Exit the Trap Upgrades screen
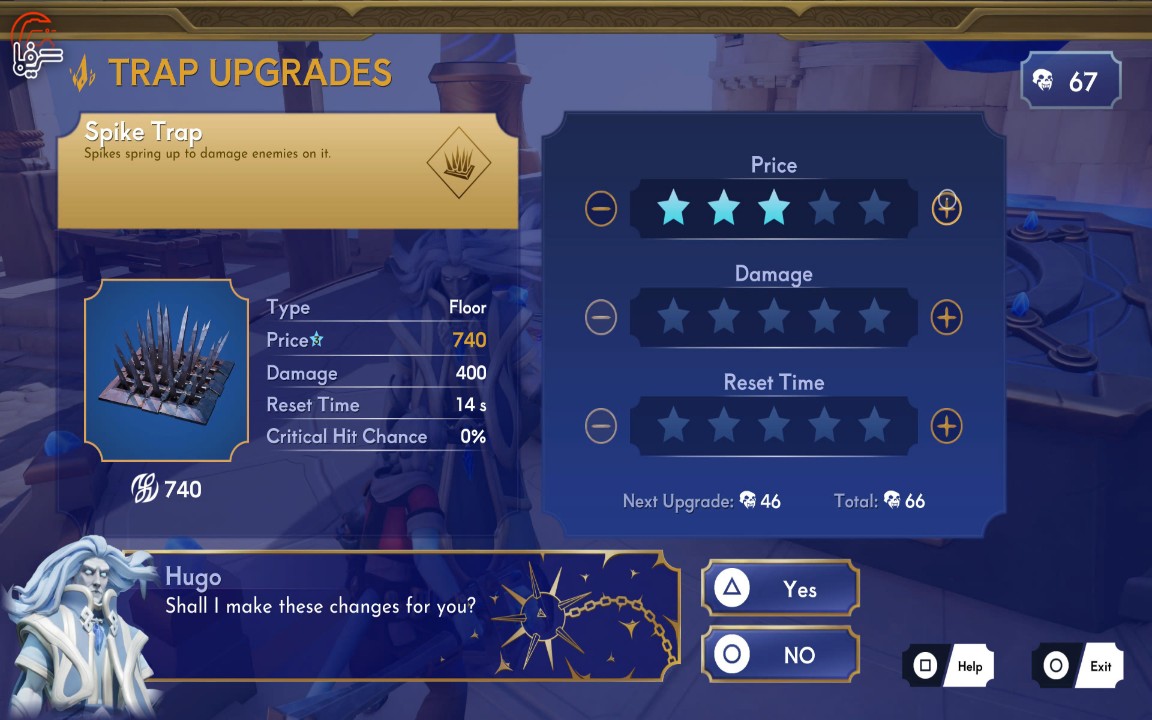 point(1078,666)
